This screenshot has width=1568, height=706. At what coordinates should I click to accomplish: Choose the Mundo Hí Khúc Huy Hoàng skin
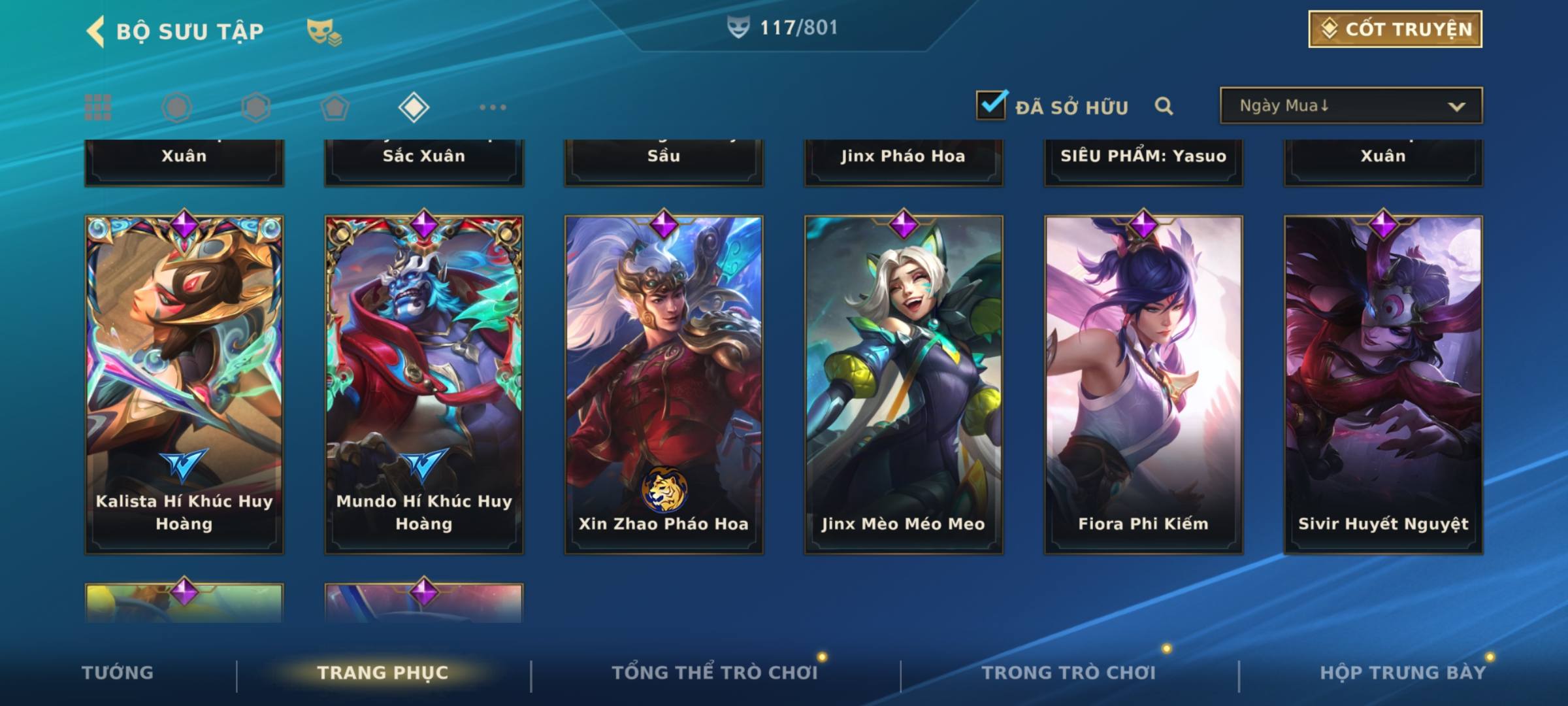click(424, 384)
